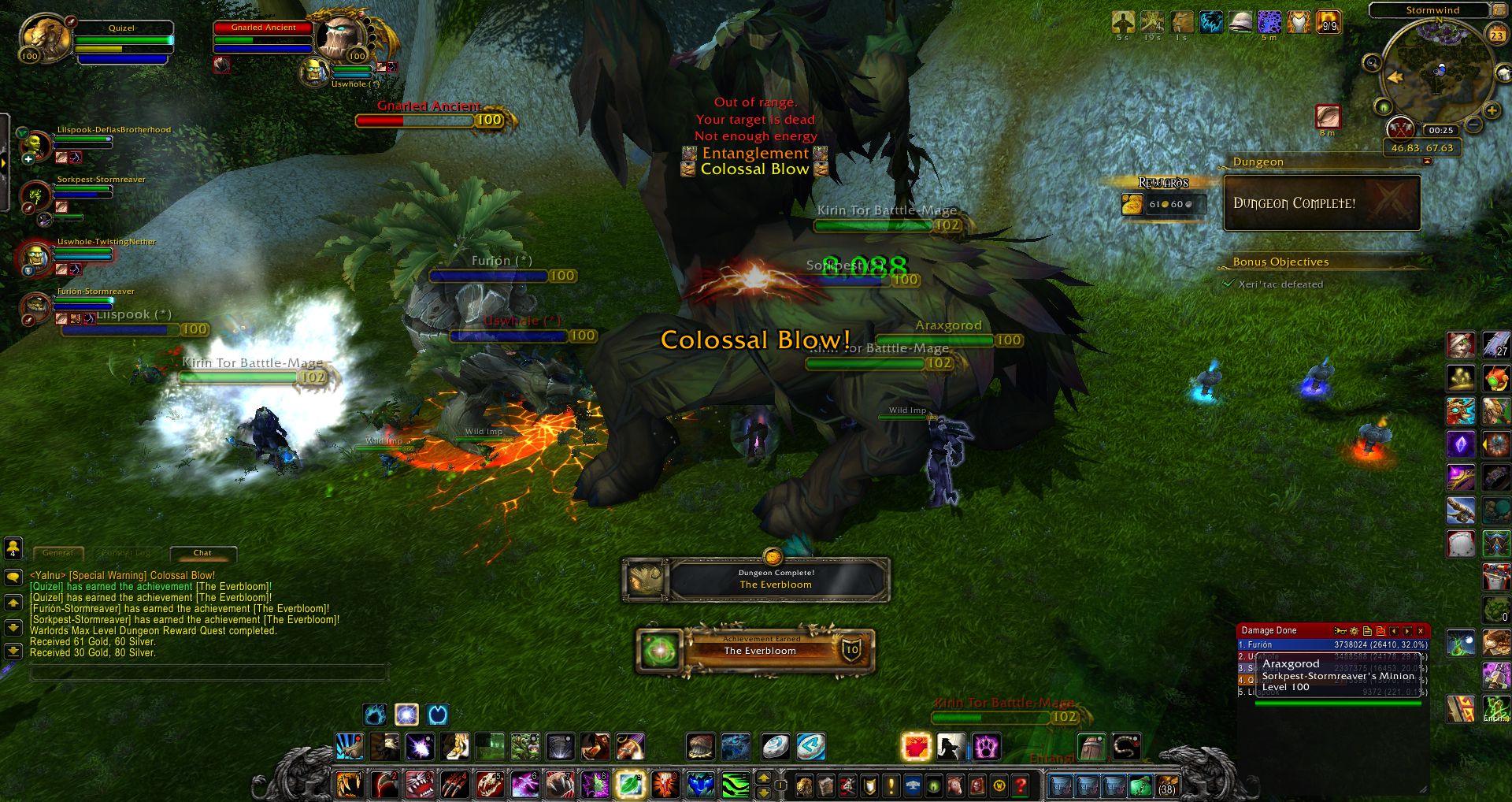1512x802 pixels.
Task: Open the character info lion micro-menu icon
Action: 804,786
